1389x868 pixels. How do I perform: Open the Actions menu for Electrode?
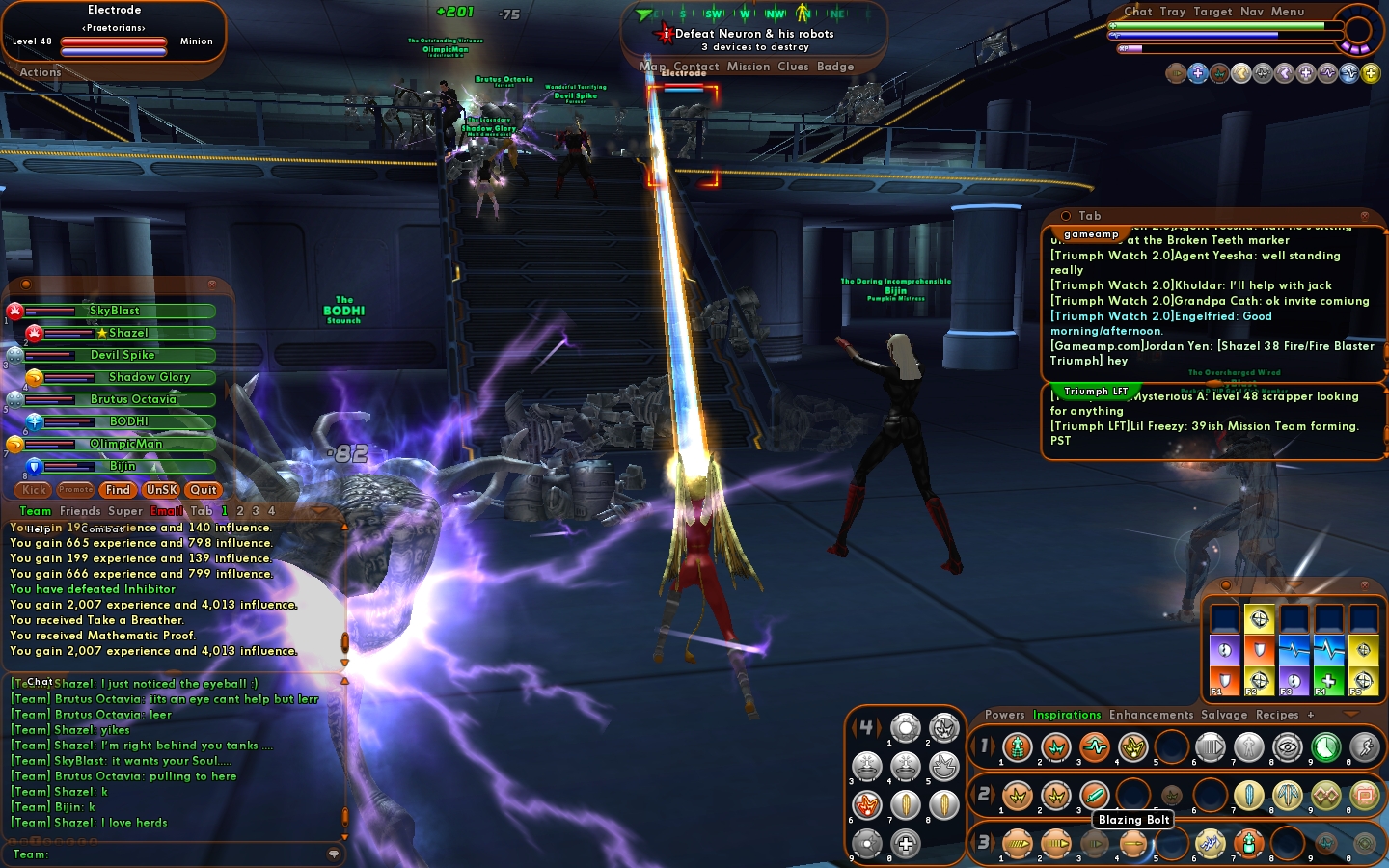(x=41, y=72)
